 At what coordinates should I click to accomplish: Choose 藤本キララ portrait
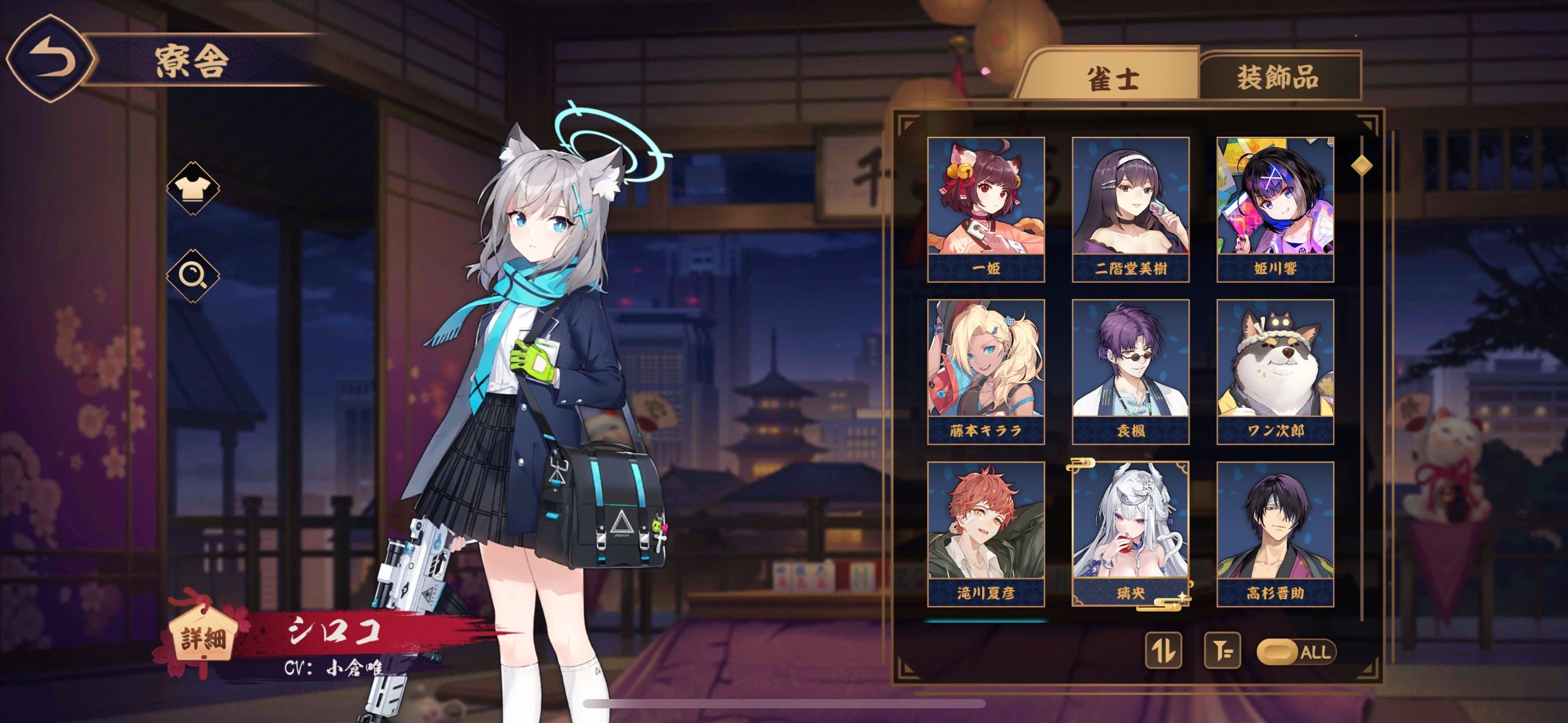[x=986, y=372]
